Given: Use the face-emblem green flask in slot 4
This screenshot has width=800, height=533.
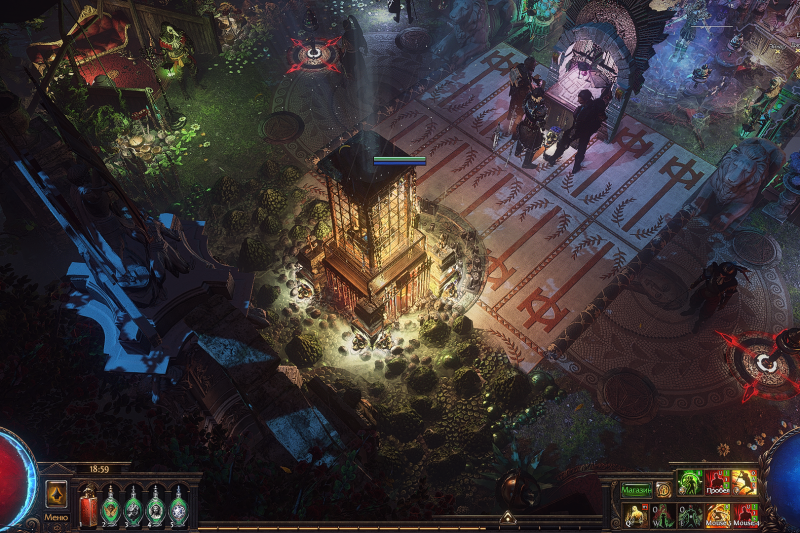Looking at the screenshot, I should click(156, 505).
